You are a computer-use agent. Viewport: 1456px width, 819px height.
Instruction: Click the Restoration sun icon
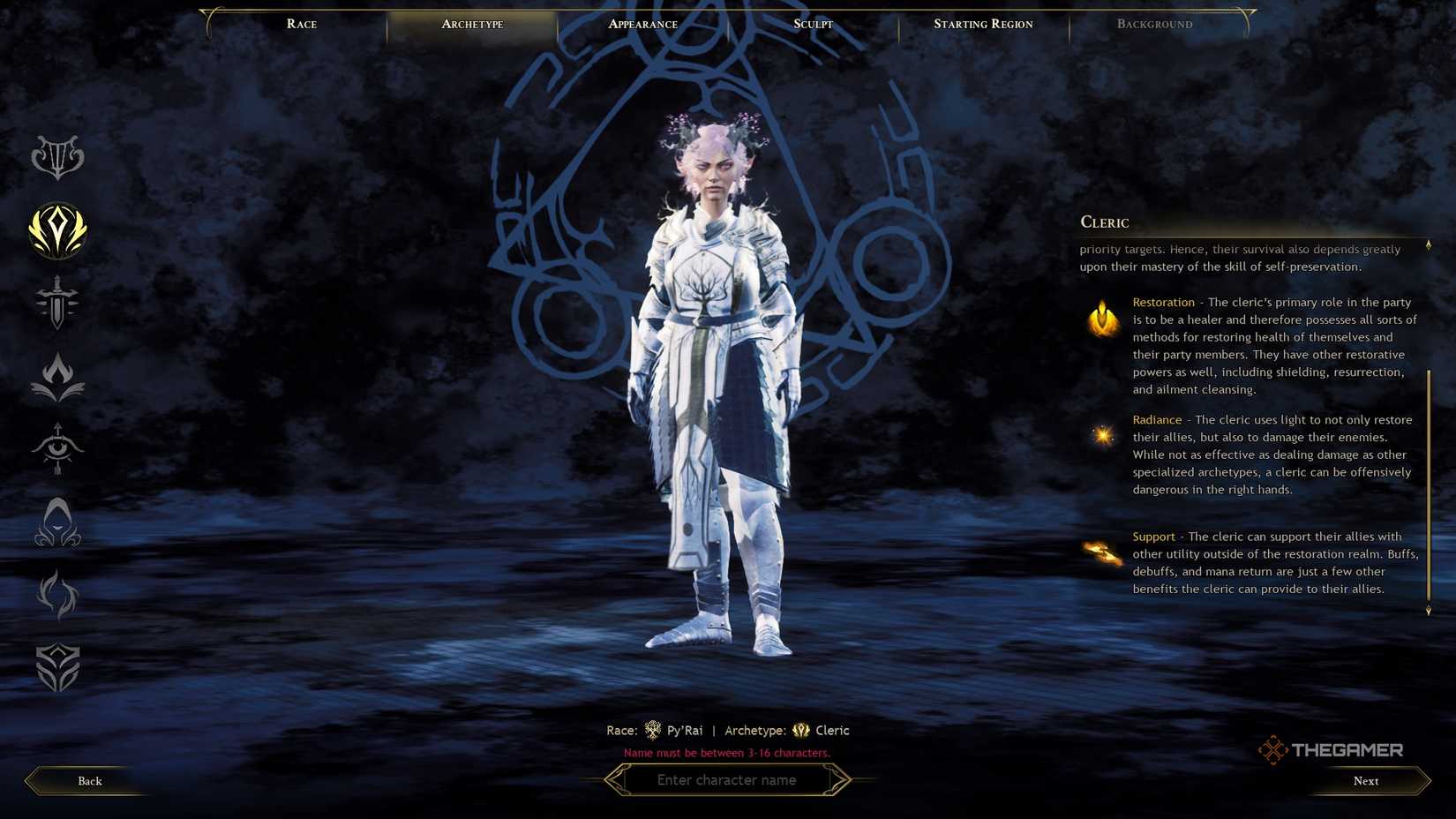(1101, 319)
